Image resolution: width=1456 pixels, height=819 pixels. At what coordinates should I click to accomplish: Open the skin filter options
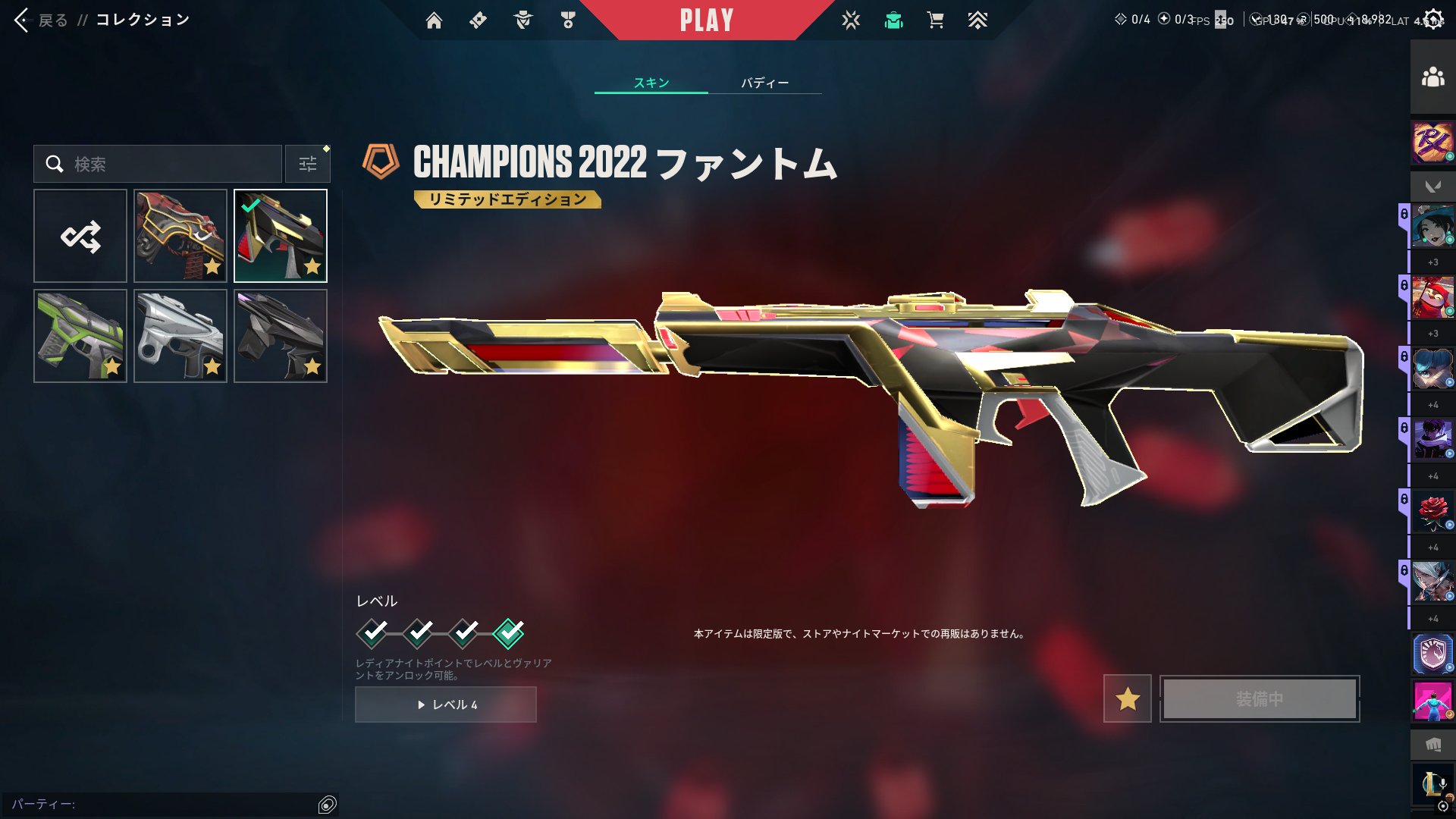click(x=308, y=164)
